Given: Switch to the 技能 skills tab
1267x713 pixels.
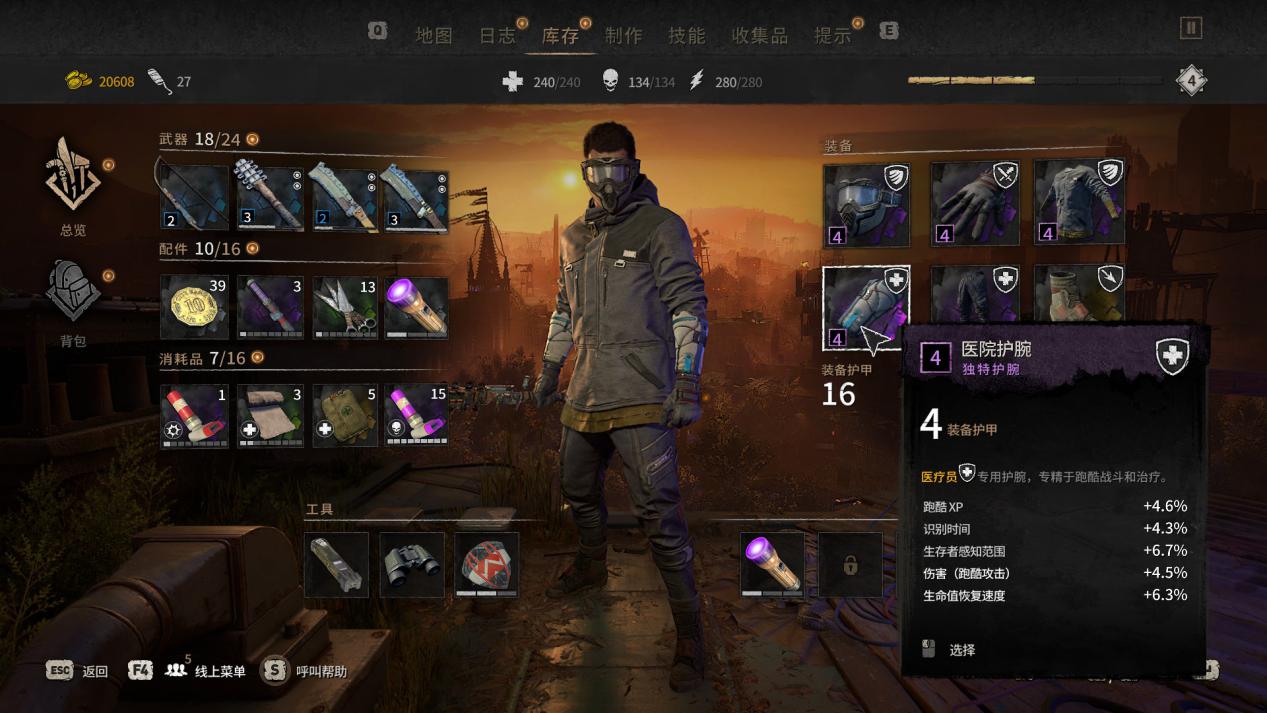Looking at the screenshot, I should [x=687, y=36].
